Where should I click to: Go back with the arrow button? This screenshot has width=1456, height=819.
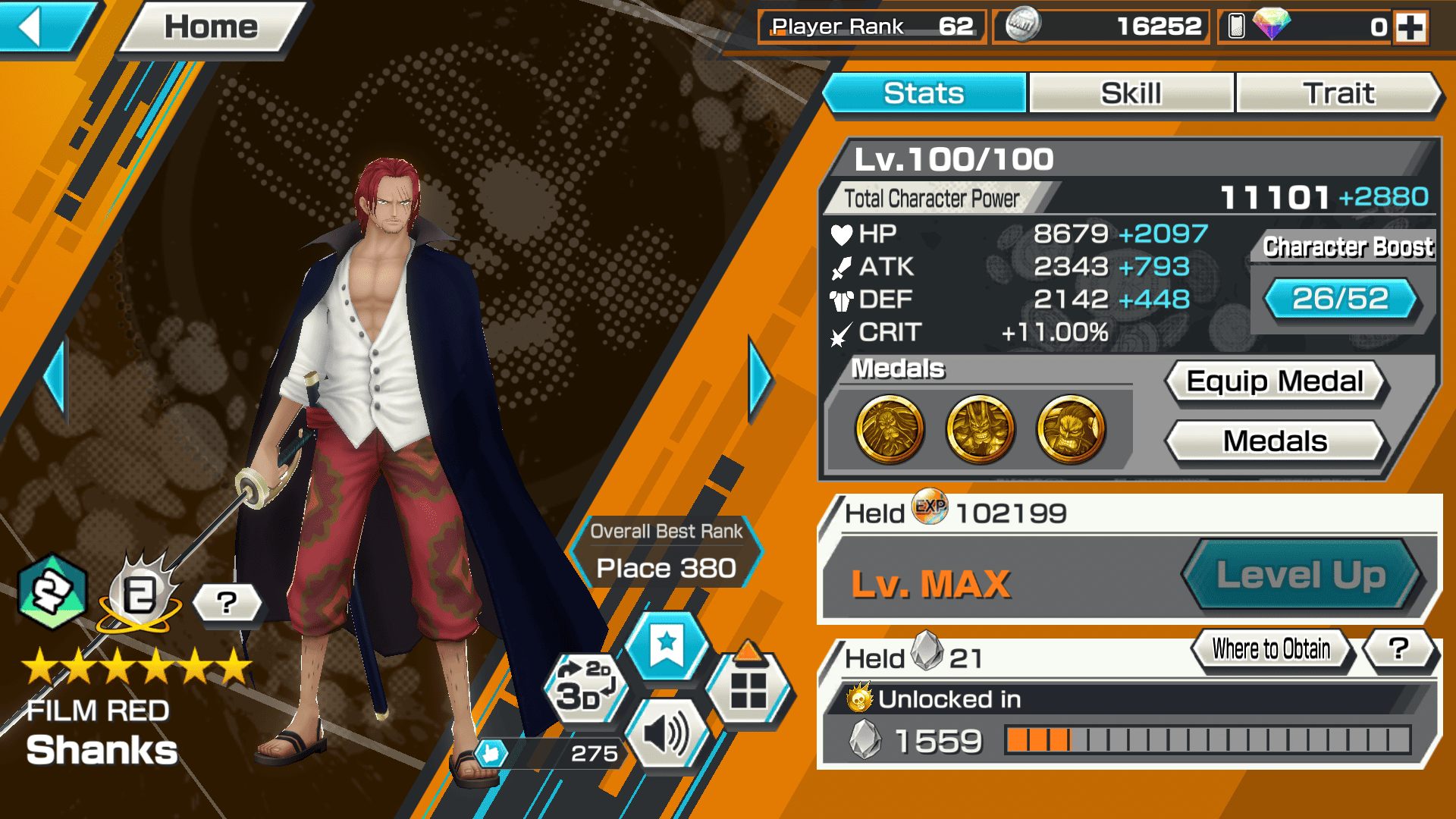coord(42,28)
